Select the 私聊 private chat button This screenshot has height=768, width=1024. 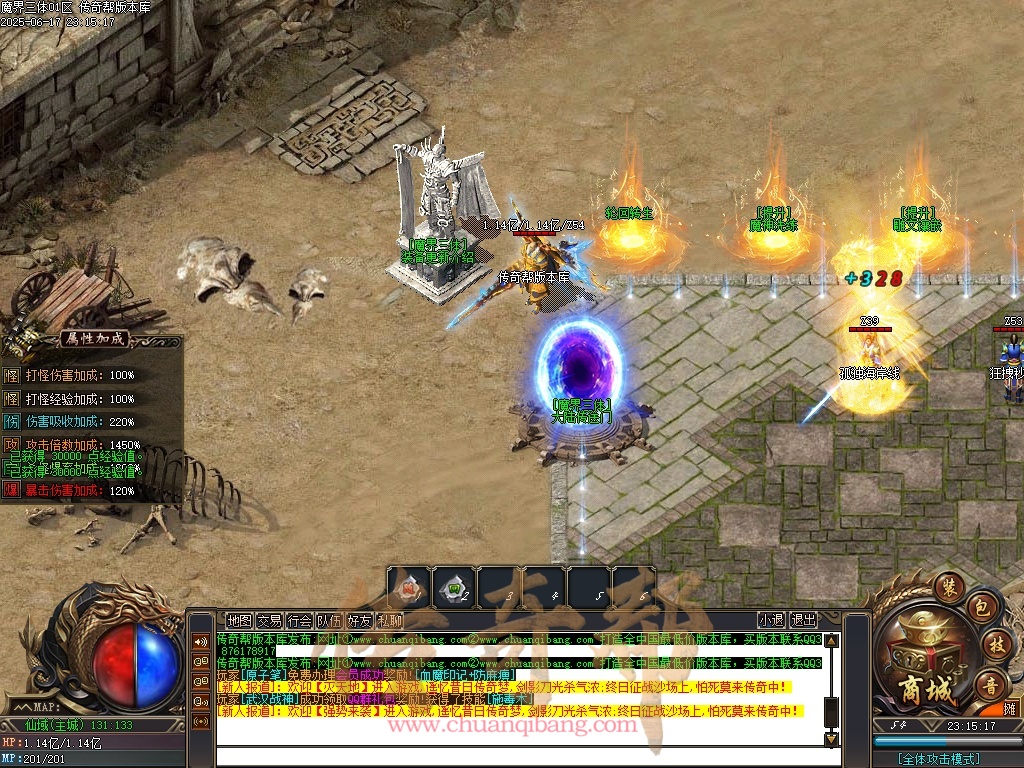pyautogui.click(x=389, y=620)
